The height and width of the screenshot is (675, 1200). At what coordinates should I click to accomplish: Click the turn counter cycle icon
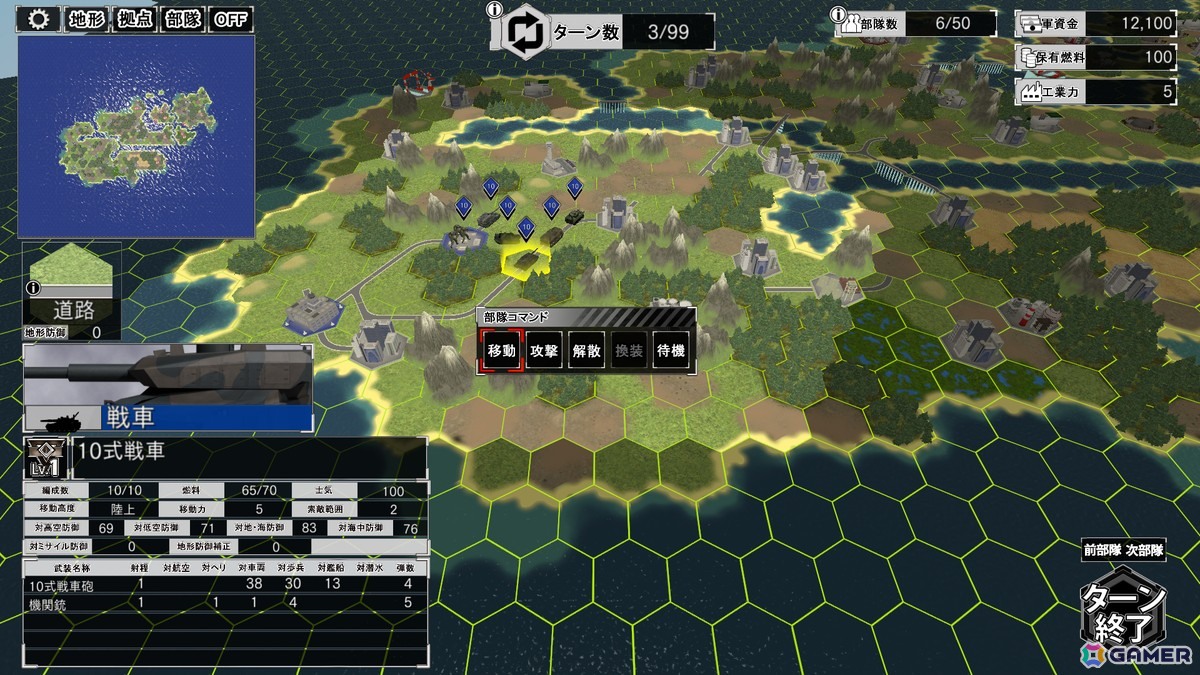524,31
